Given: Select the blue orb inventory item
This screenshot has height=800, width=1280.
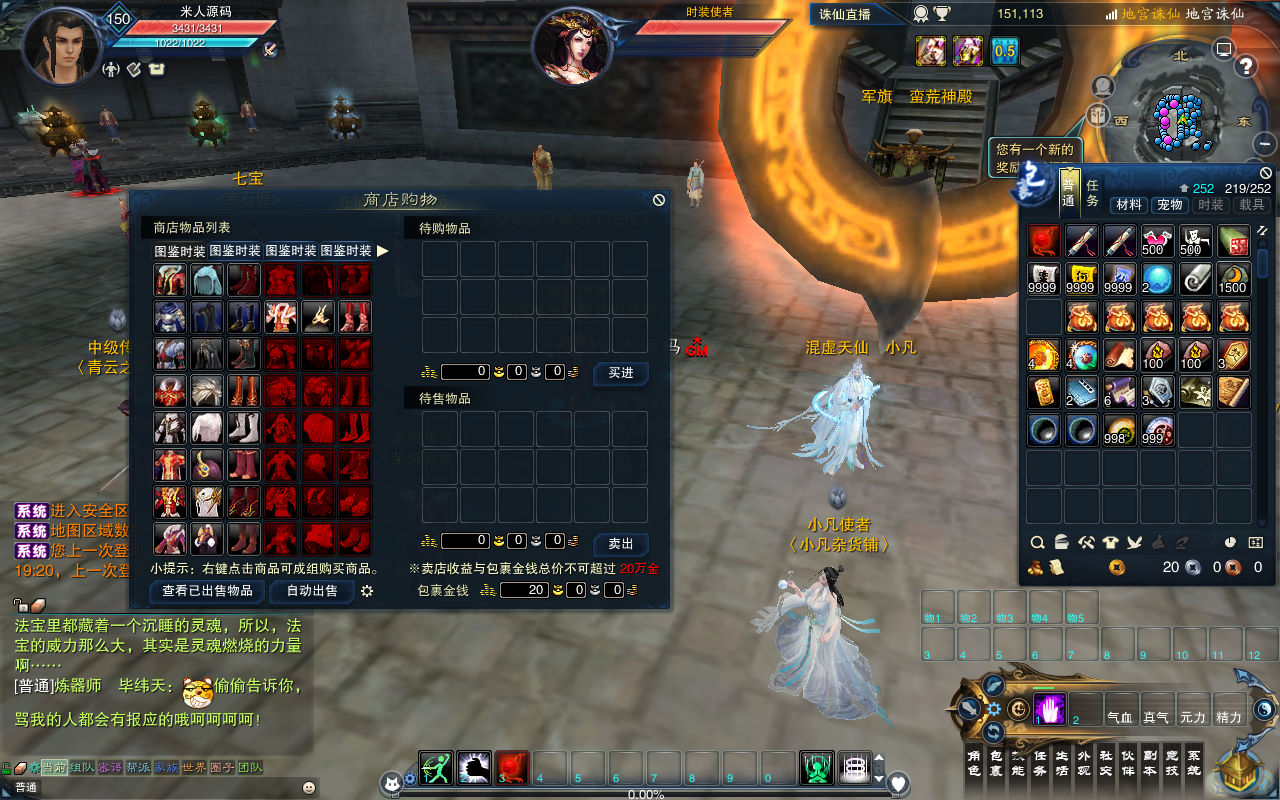Looking at the screenshot, I should coord(1157,279).
